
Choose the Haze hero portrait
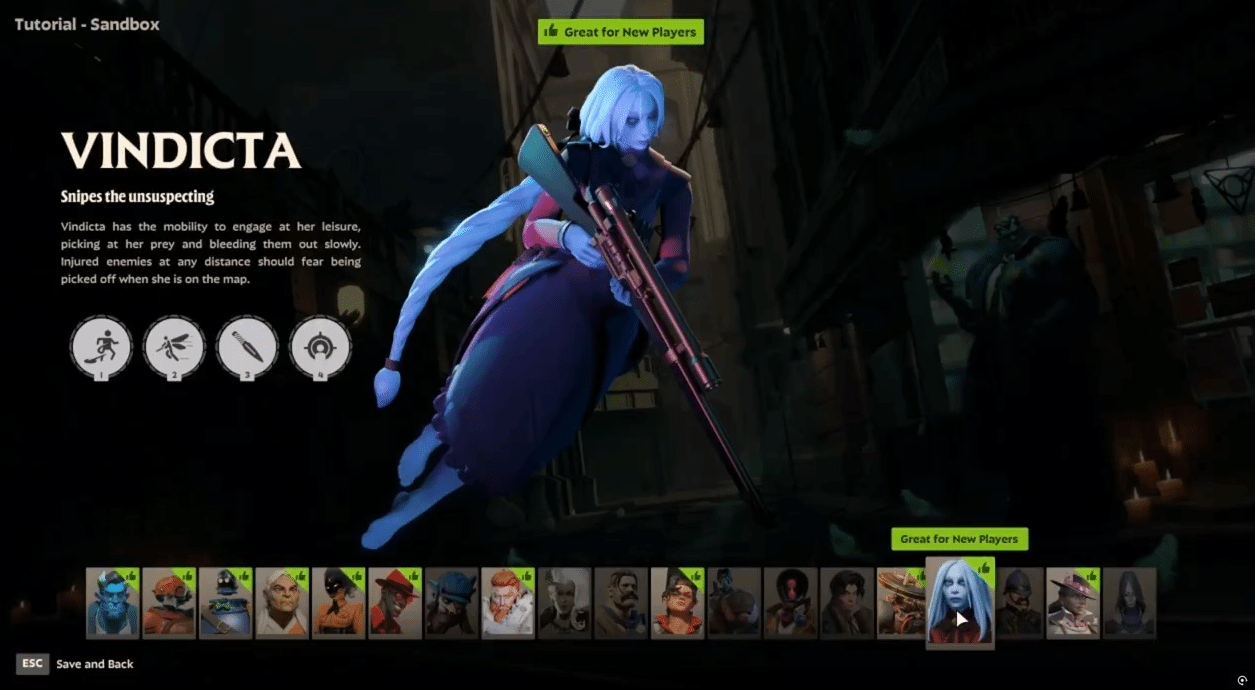pos(338,602)
